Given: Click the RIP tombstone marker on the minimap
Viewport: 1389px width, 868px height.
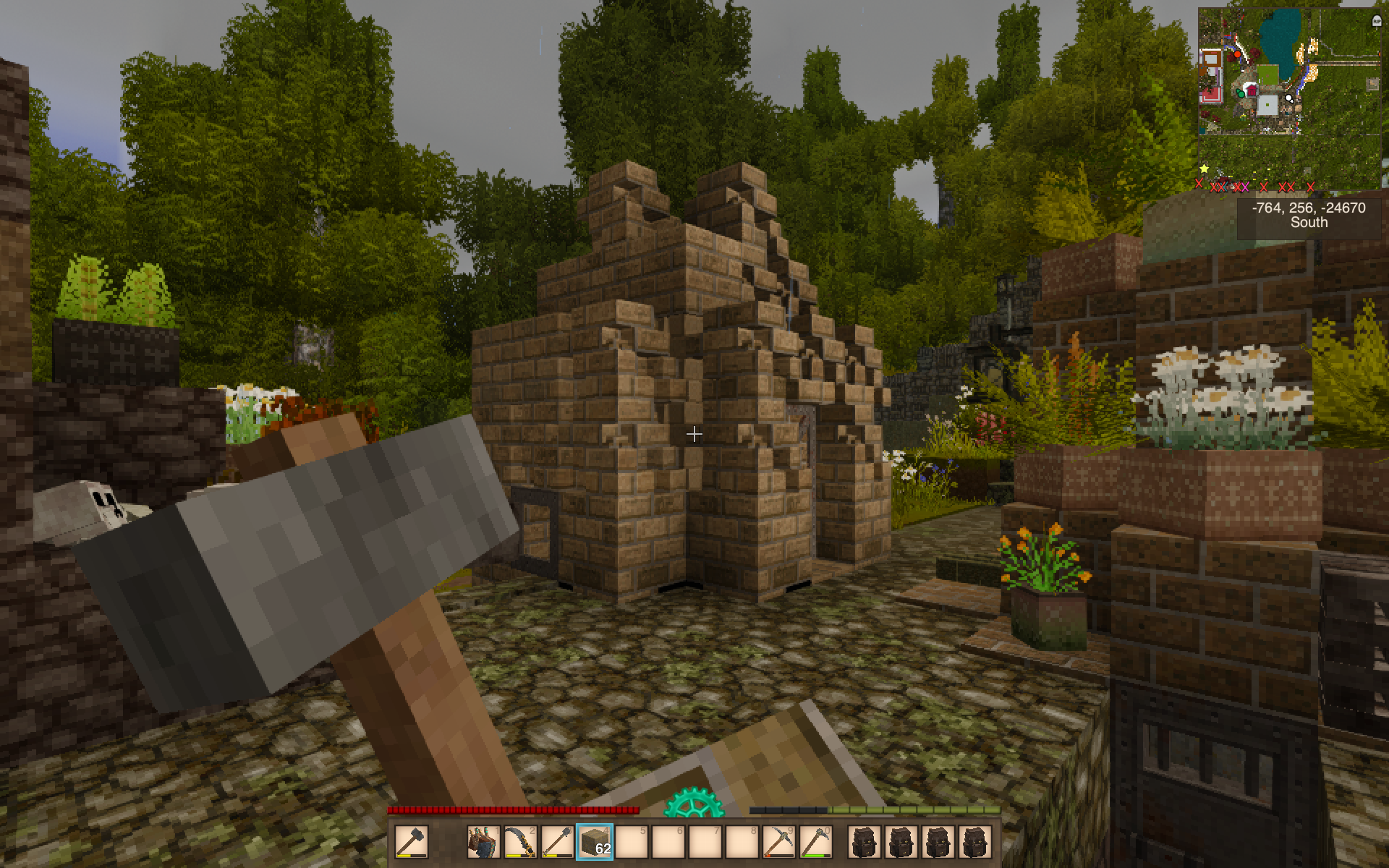Looking at the screenshot, I should (1376, 22).
